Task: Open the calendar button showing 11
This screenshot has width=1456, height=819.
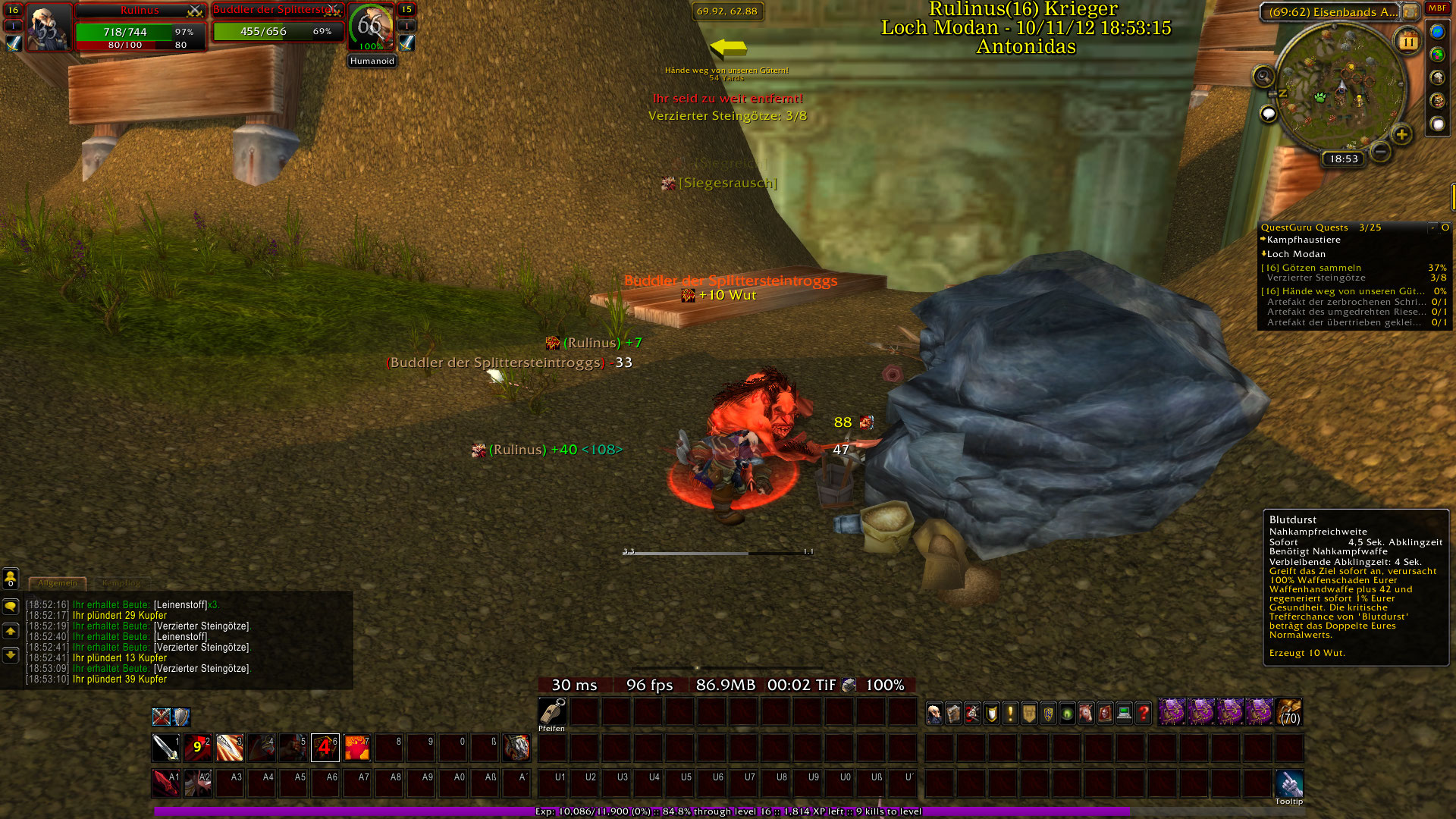Action: [x=1407, y=42]
